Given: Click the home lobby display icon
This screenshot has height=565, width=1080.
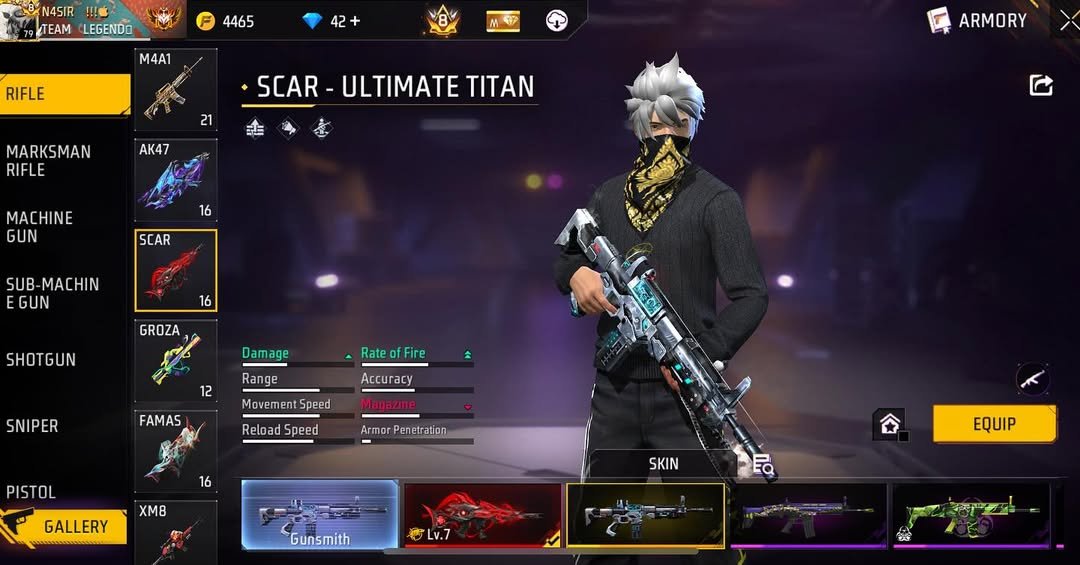Looking at the screenshot, I should point(889,424).
